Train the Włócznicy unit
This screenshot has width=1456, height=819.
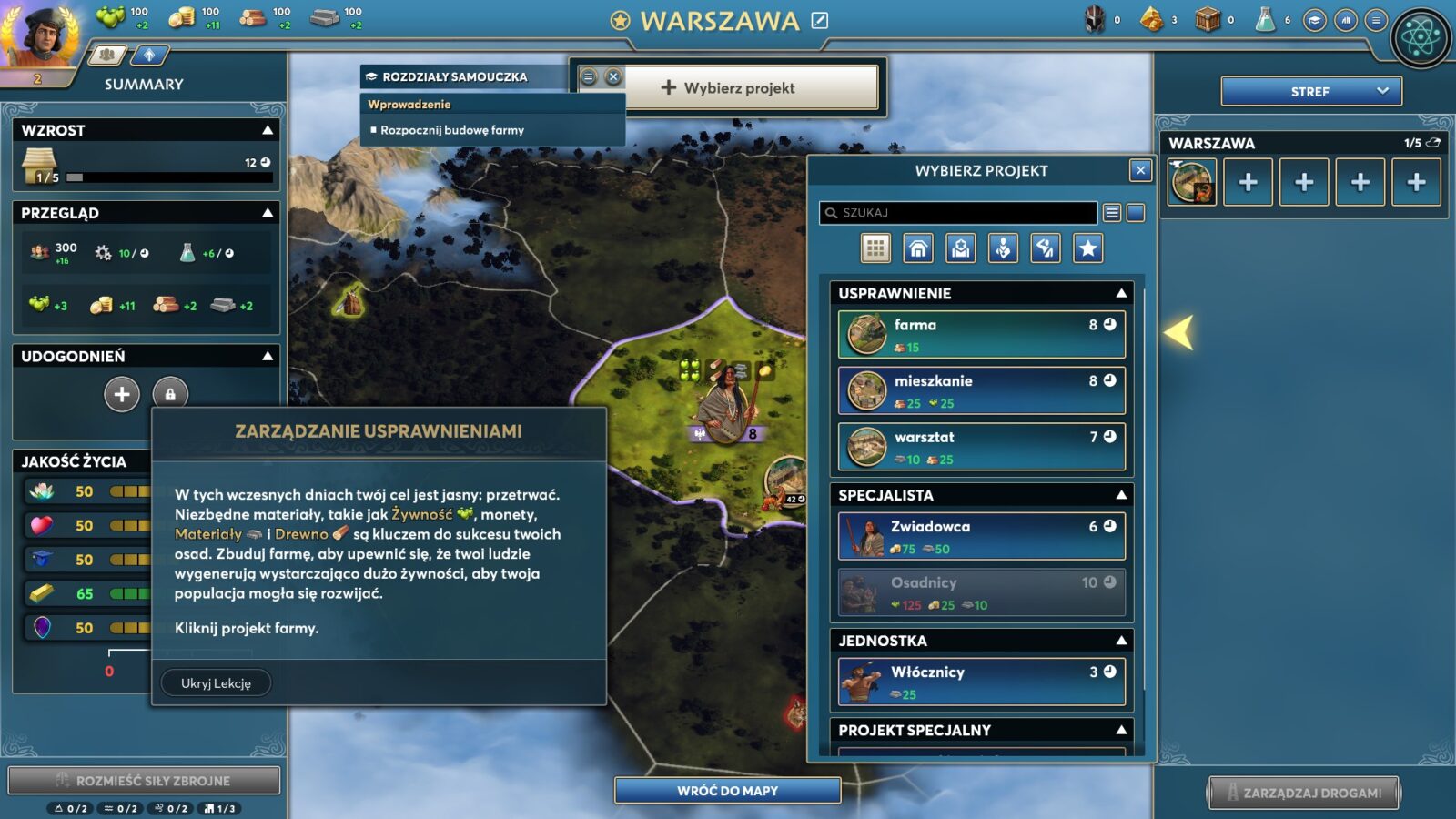click(981, 682)
